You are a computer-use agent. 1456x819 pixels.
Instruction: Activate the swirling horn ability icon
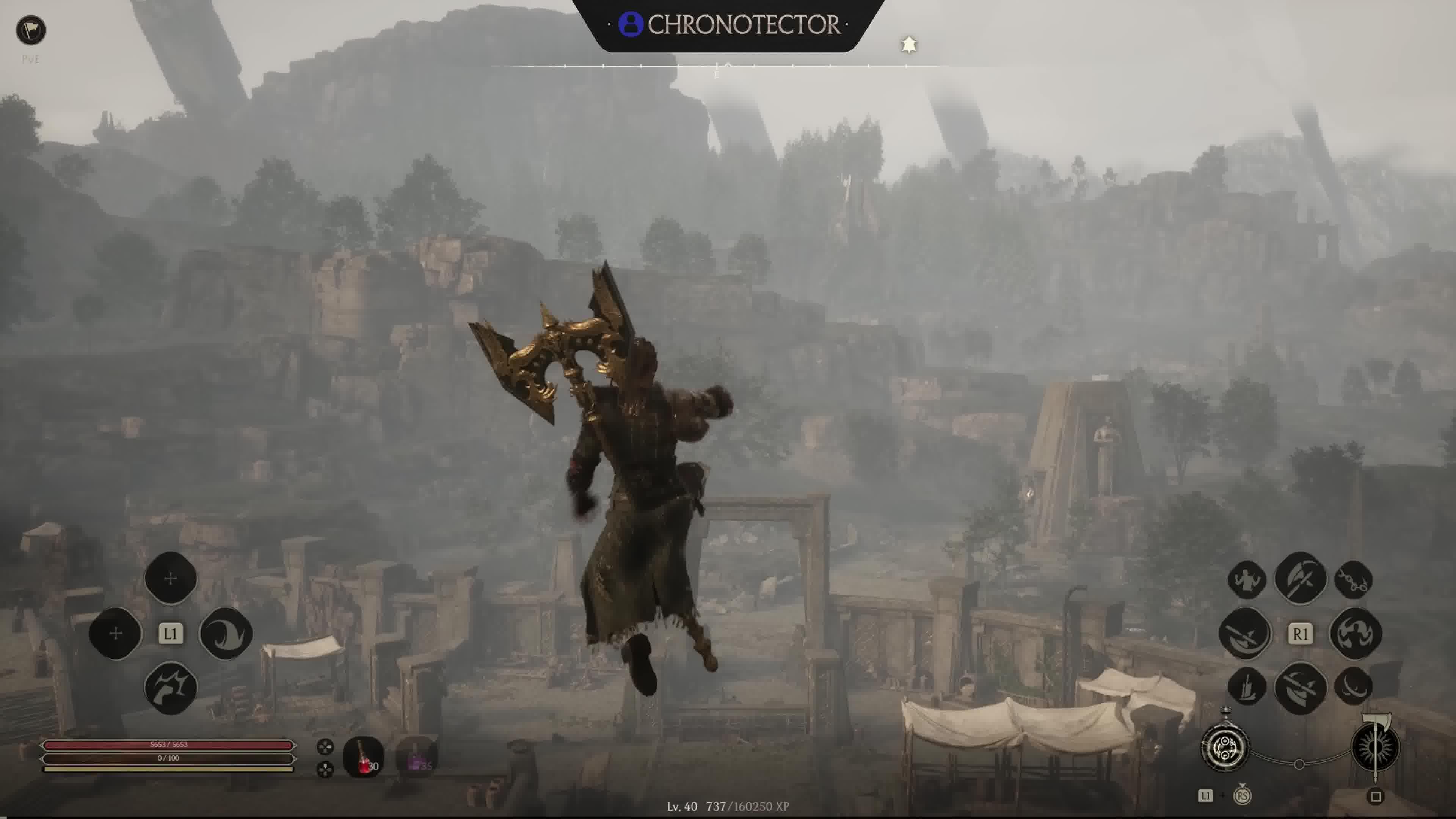[x=226, y=633]
